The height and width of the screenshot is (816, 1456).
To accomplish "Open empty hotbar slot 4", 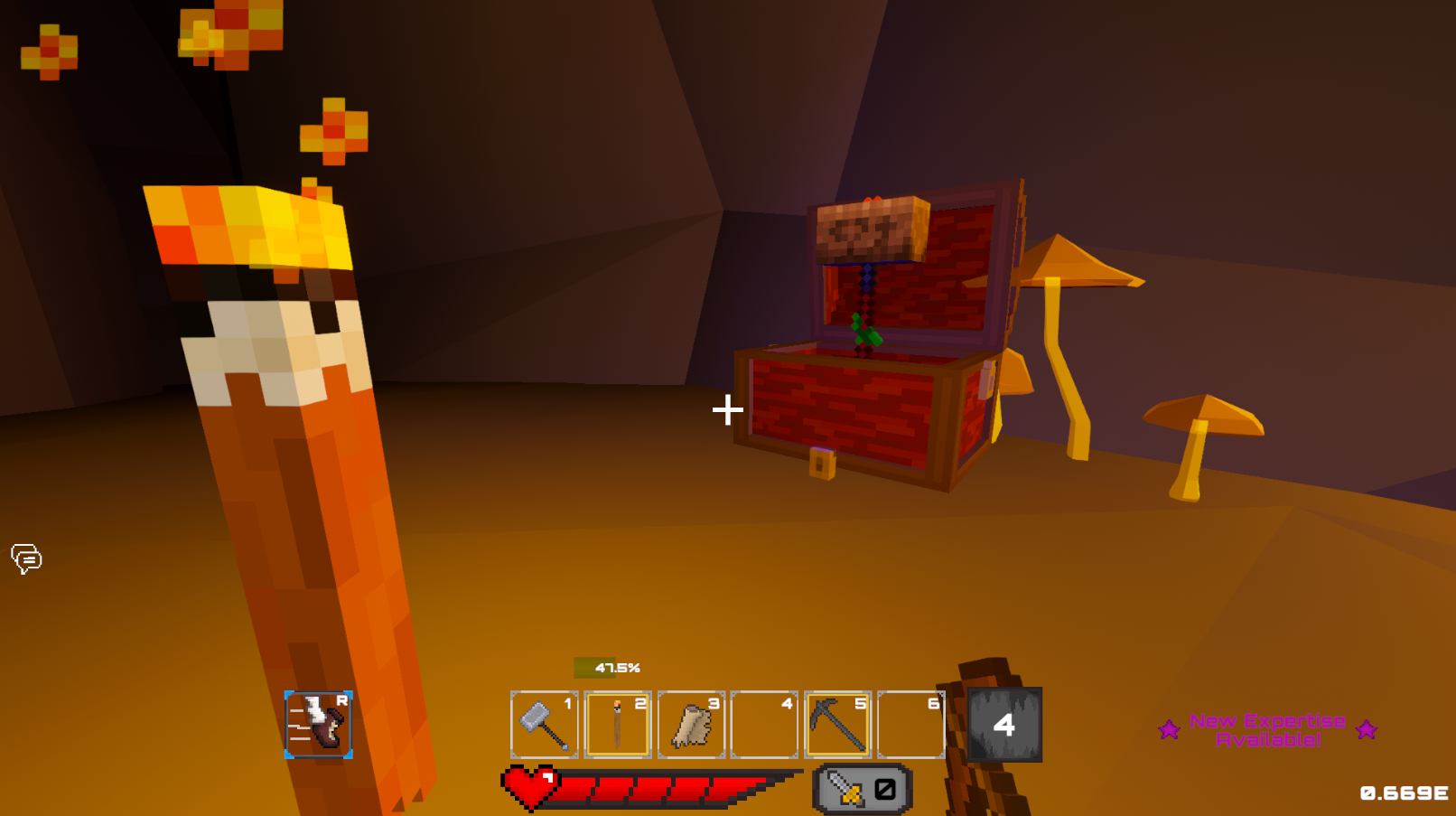I will click(765, 724).
